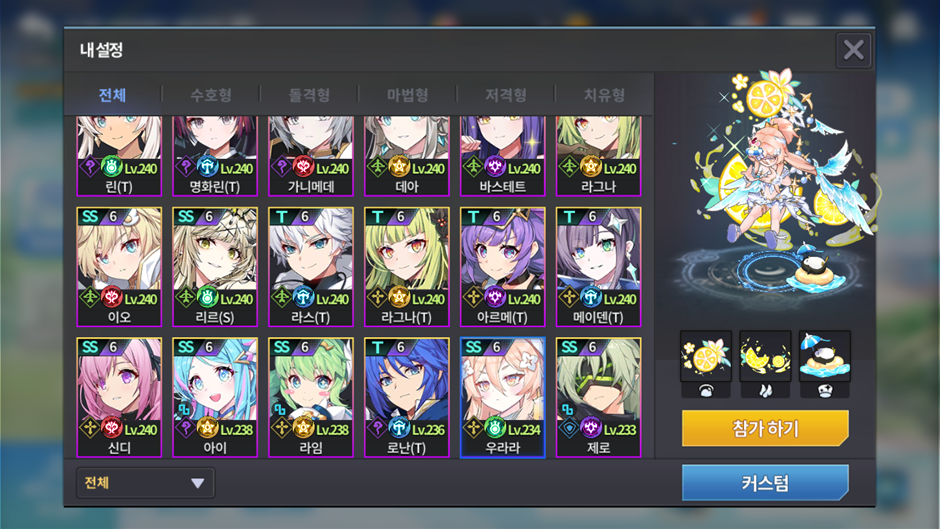
Task: Pick character 신디
Action: 119,397
